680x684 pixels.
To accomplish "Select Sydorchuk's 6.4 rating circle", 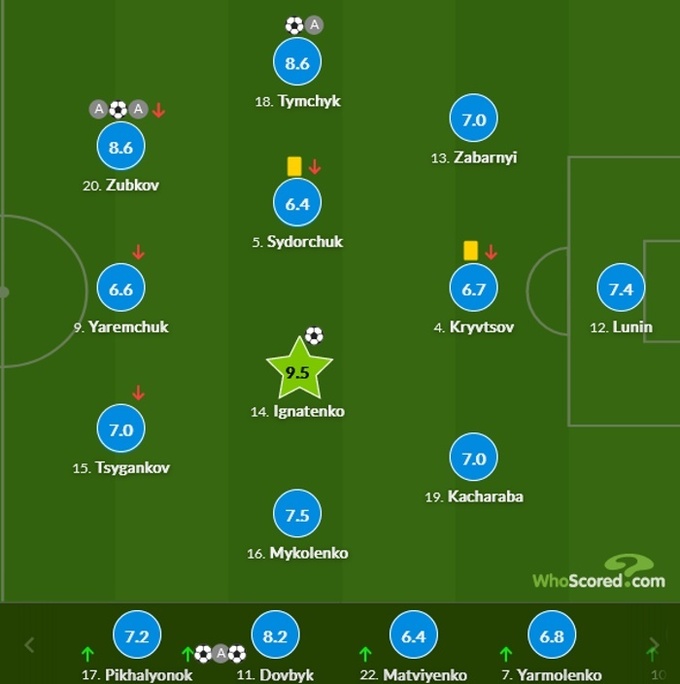I will pyautogui.click(x=297, y=204).
